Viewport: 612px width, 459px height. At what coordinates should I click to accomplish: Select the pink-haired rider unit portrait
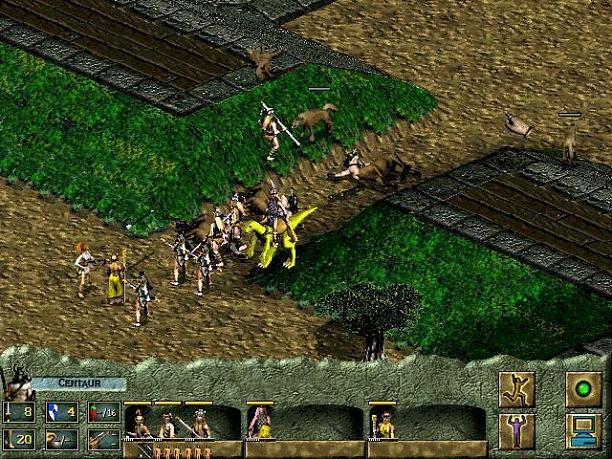(260, 424)
